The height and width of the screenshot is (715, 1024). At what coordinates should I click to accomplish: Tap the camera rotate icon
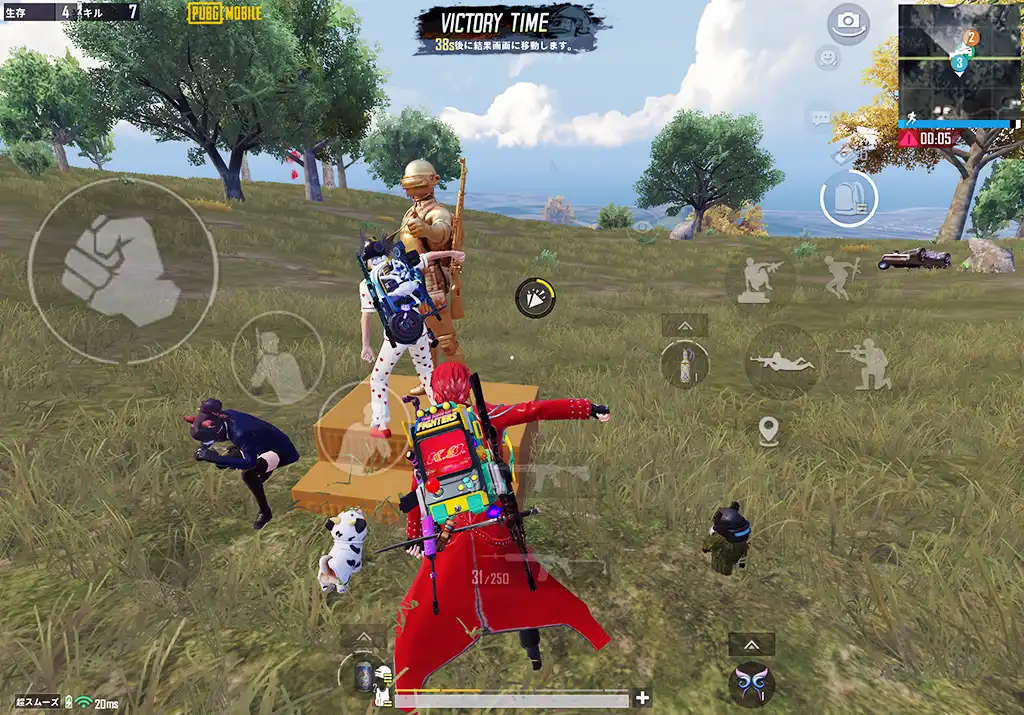(x=848, y=22)
